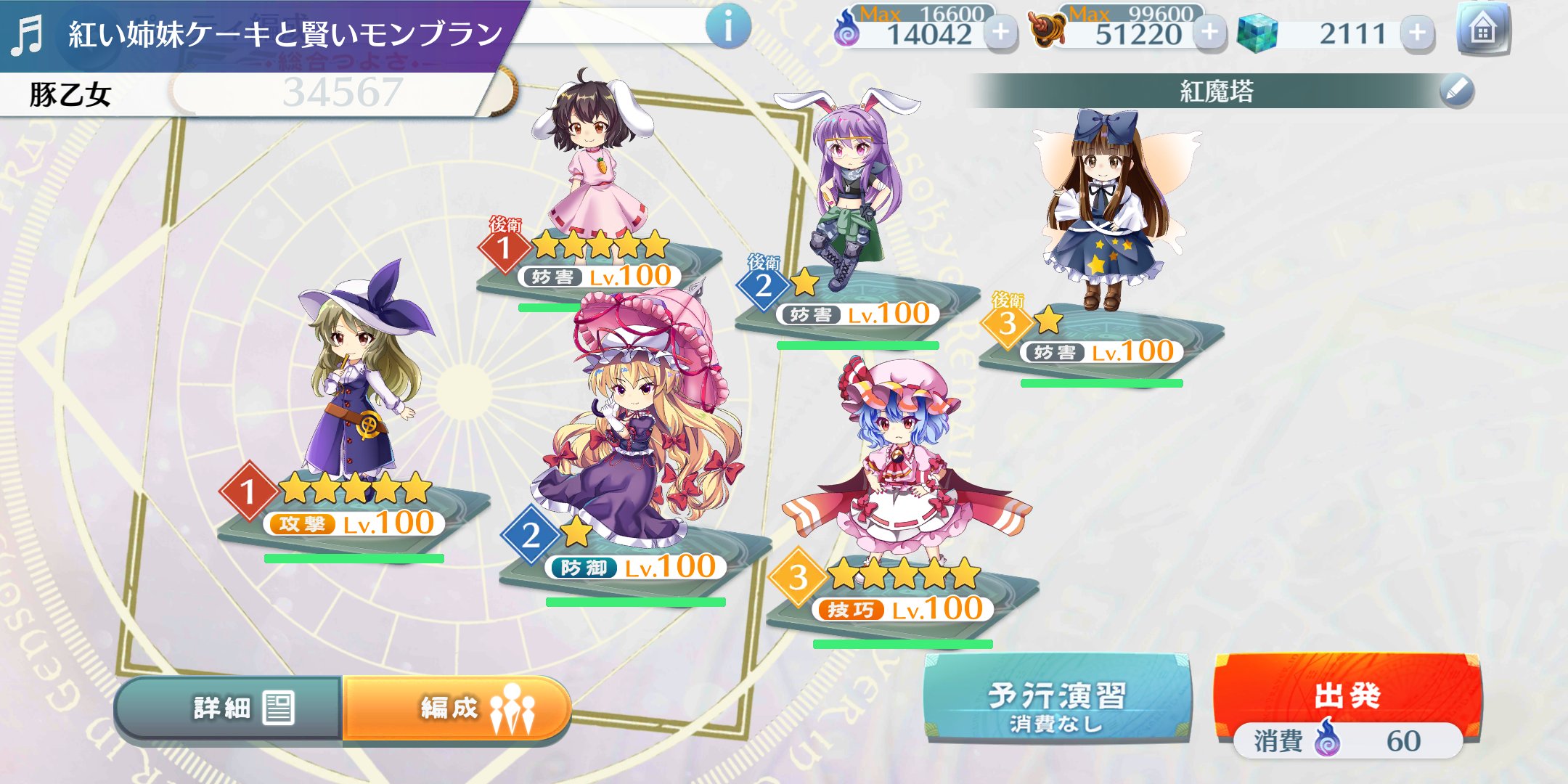Tap the plus icon to refill spirit power
Screen dimensions: 1568x784
tap(1001, 32)
